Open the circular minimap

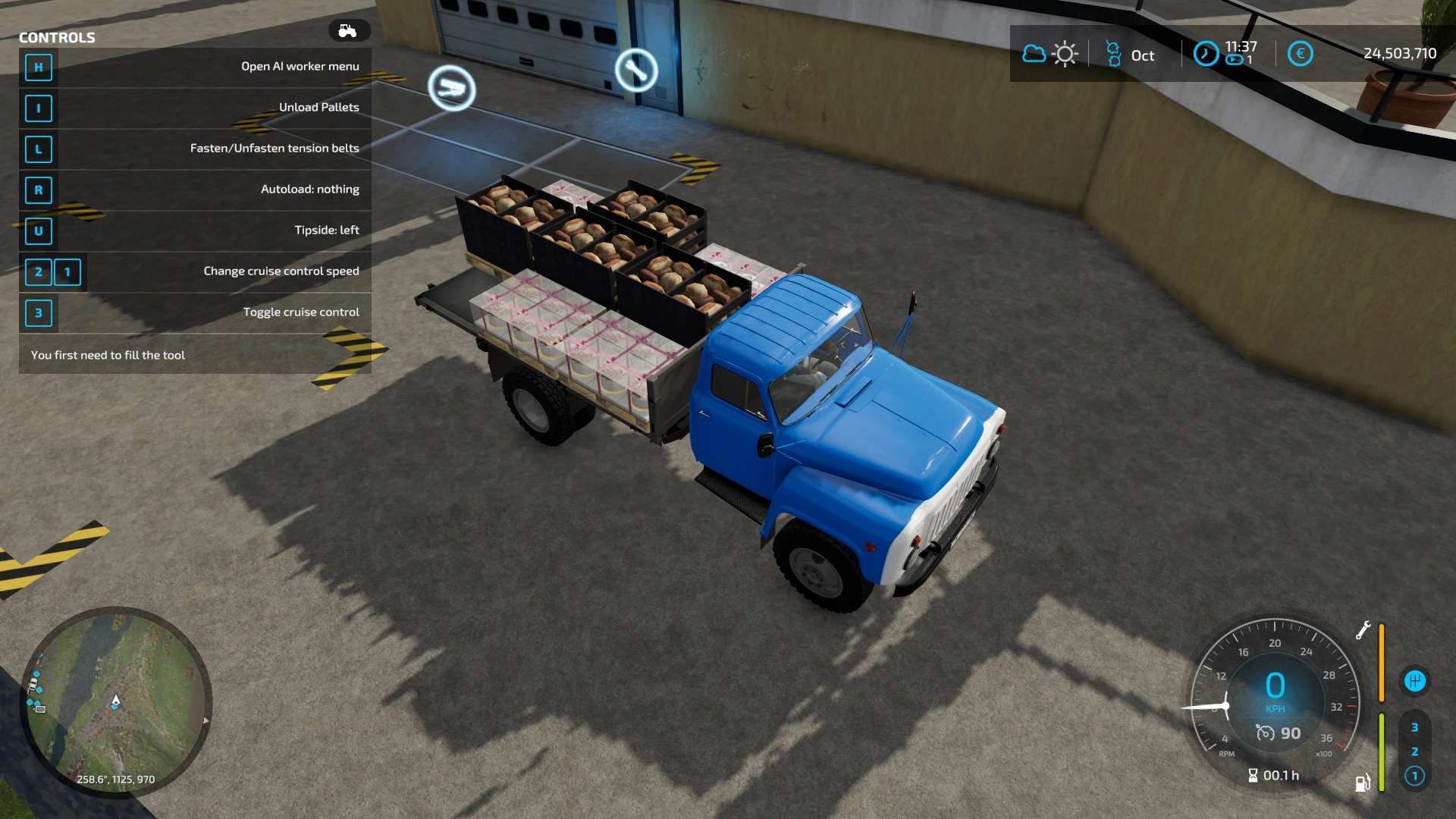click(x=115, y=701)
